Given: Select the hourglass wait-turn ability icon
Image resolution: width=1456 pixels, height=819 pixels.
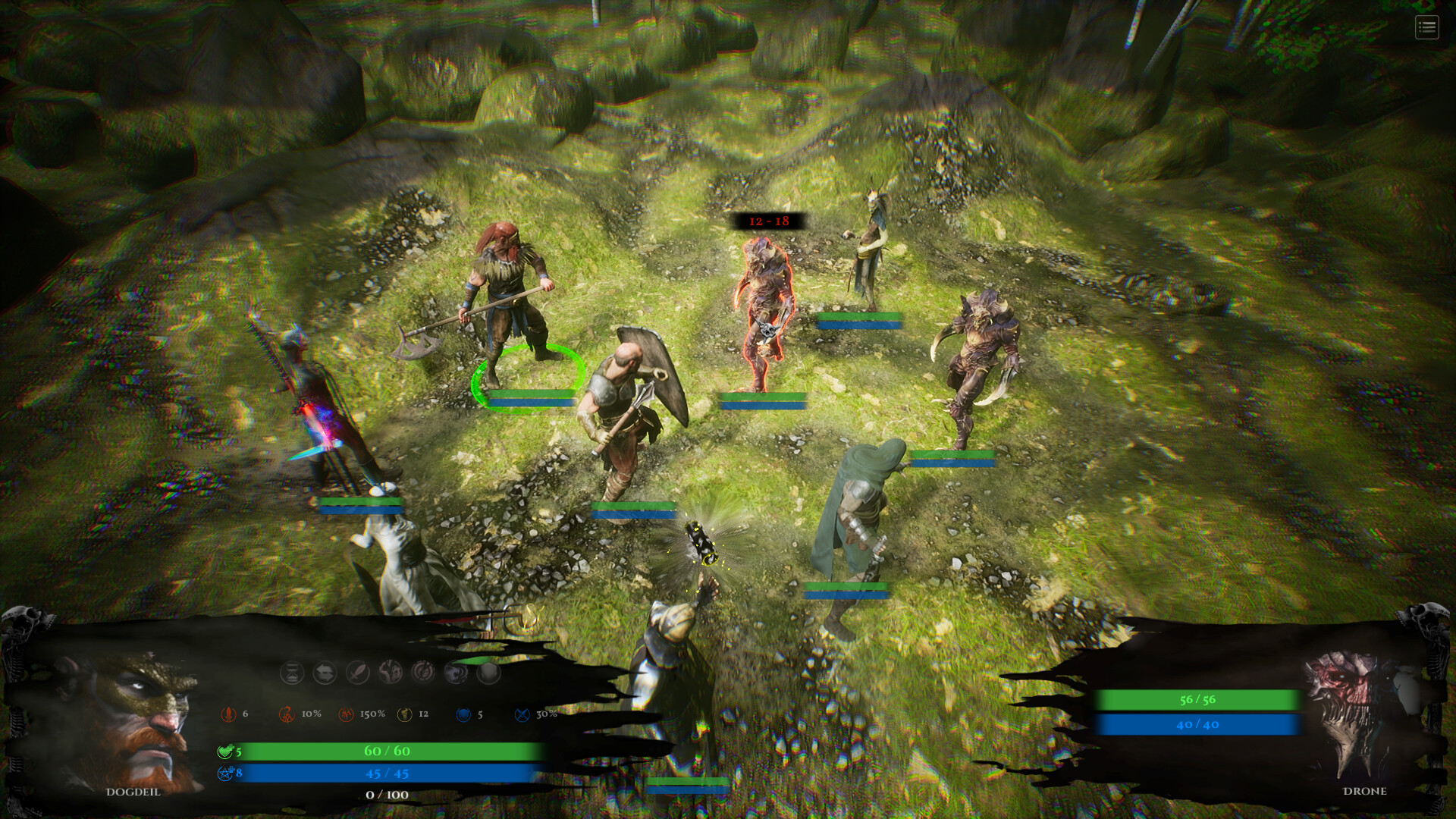Looking at the screenshot, I should click(292, 671).
